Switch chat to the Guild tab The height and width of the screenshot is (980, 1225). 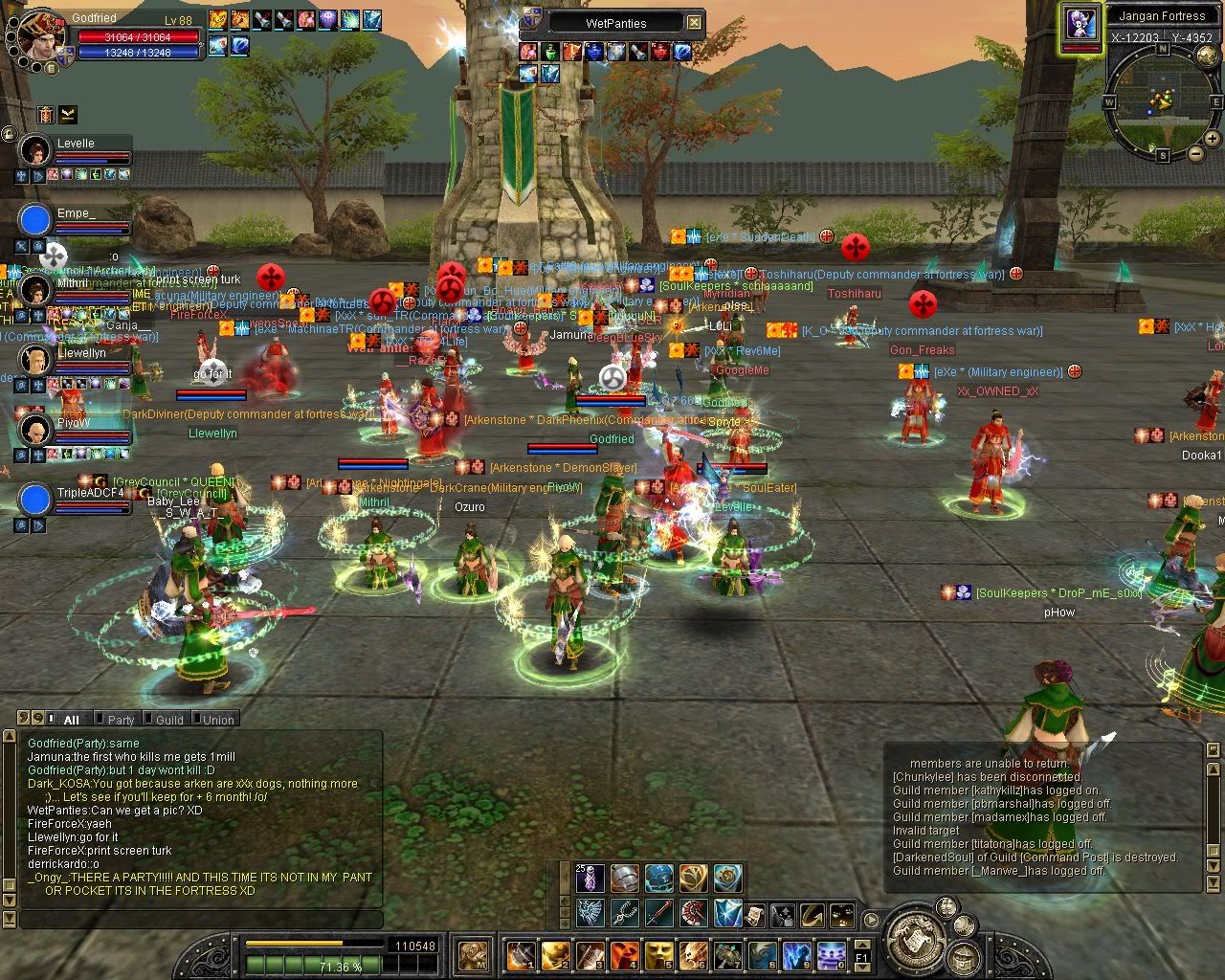point(167,720)
